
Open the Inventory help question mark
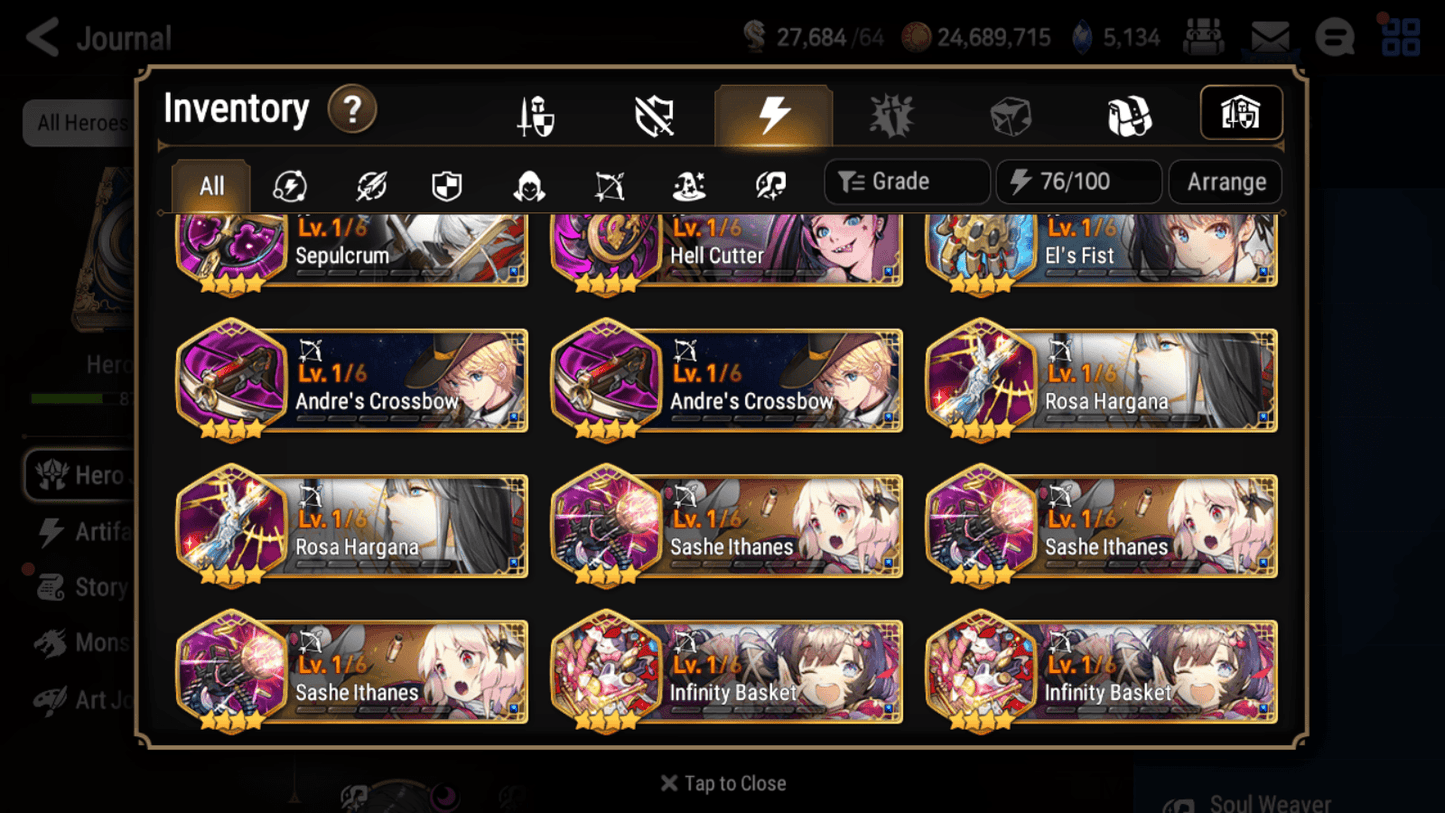tap(352, 110)
